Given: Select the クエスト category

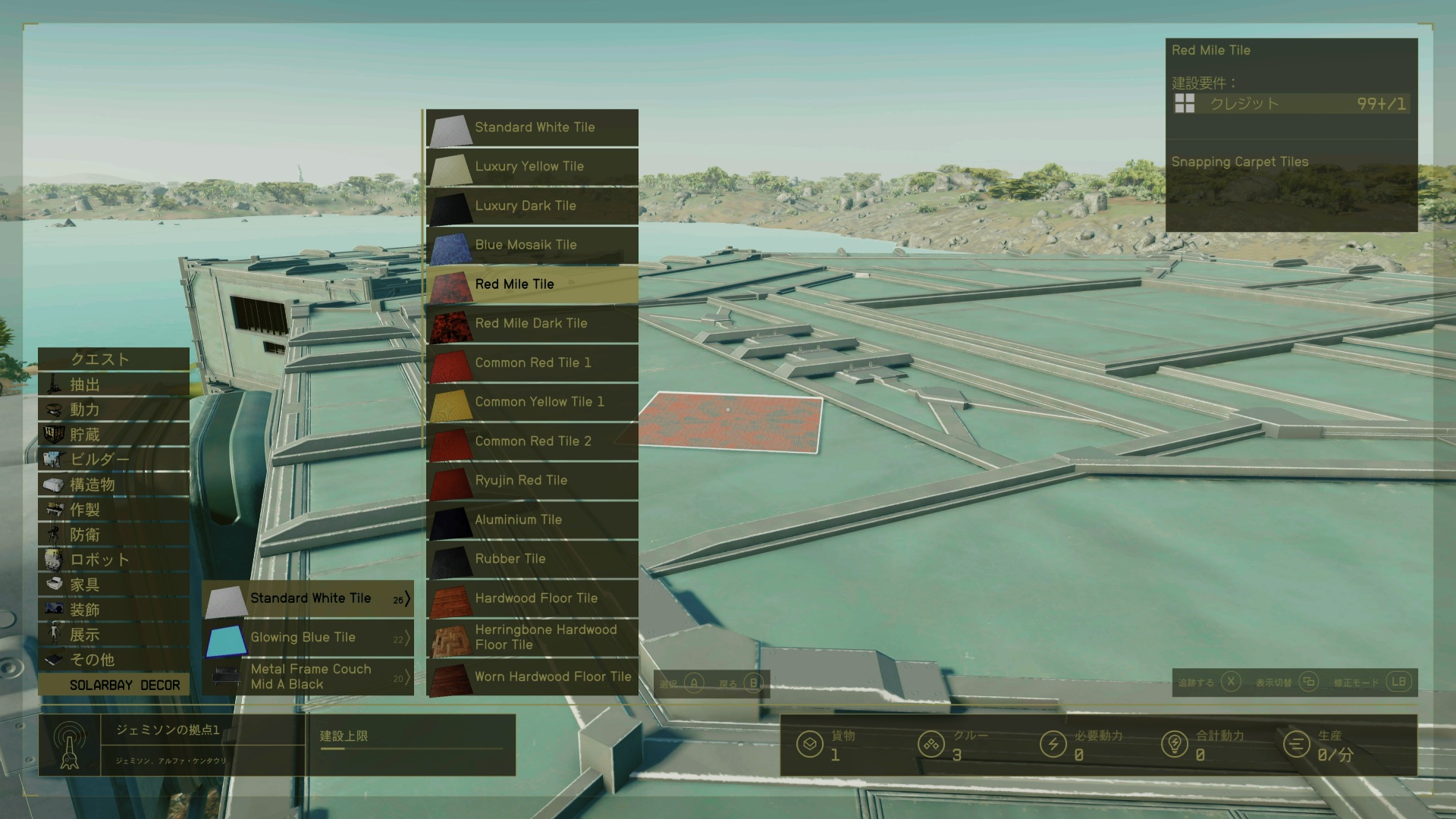Looking at the screenshot, I should pos(115,359).
